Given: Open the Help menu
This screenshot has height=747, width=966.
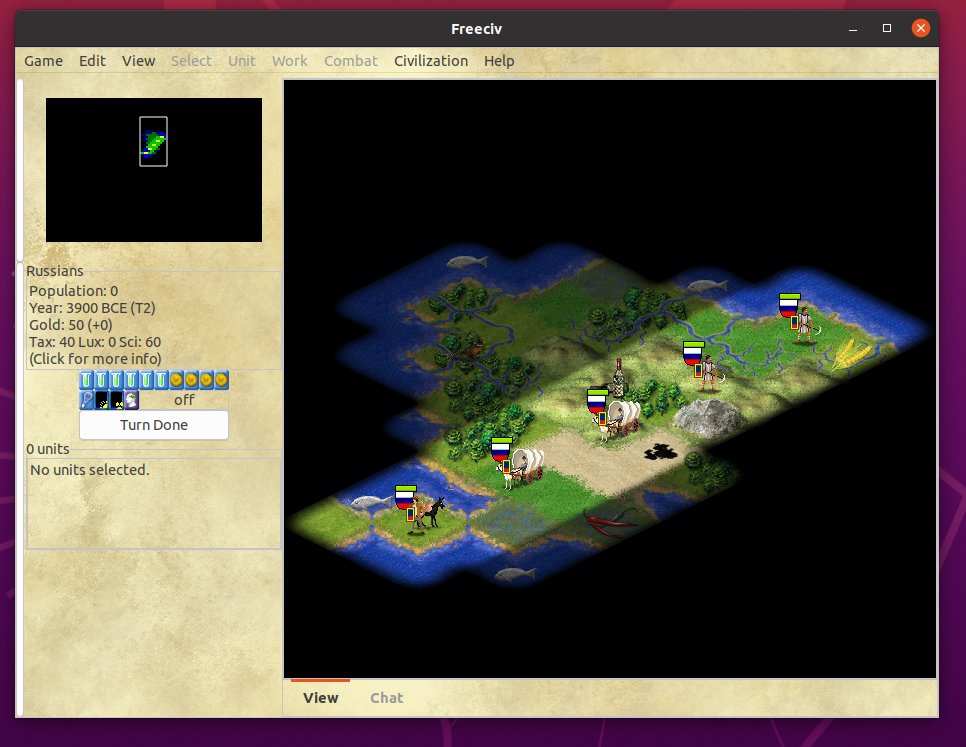Looking at the screenshot, I should coord(499,61).
